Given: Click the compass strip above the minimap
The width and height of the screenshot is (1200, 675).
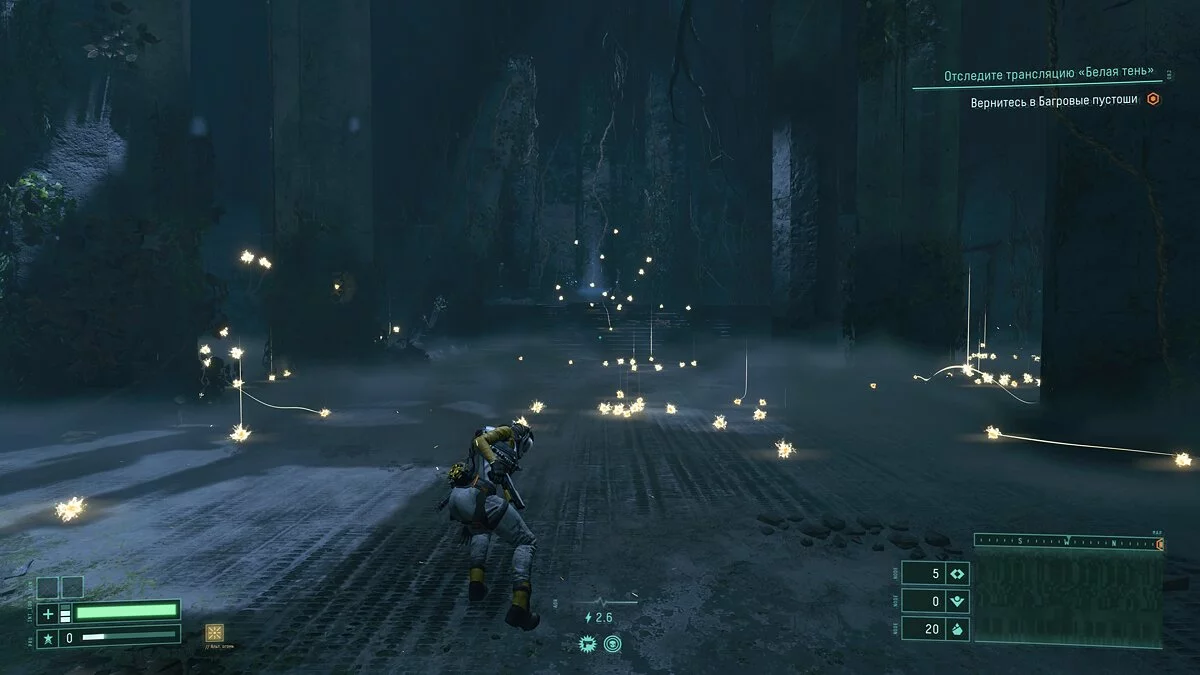Looking at the screenshot, I should pos(1068,541).
